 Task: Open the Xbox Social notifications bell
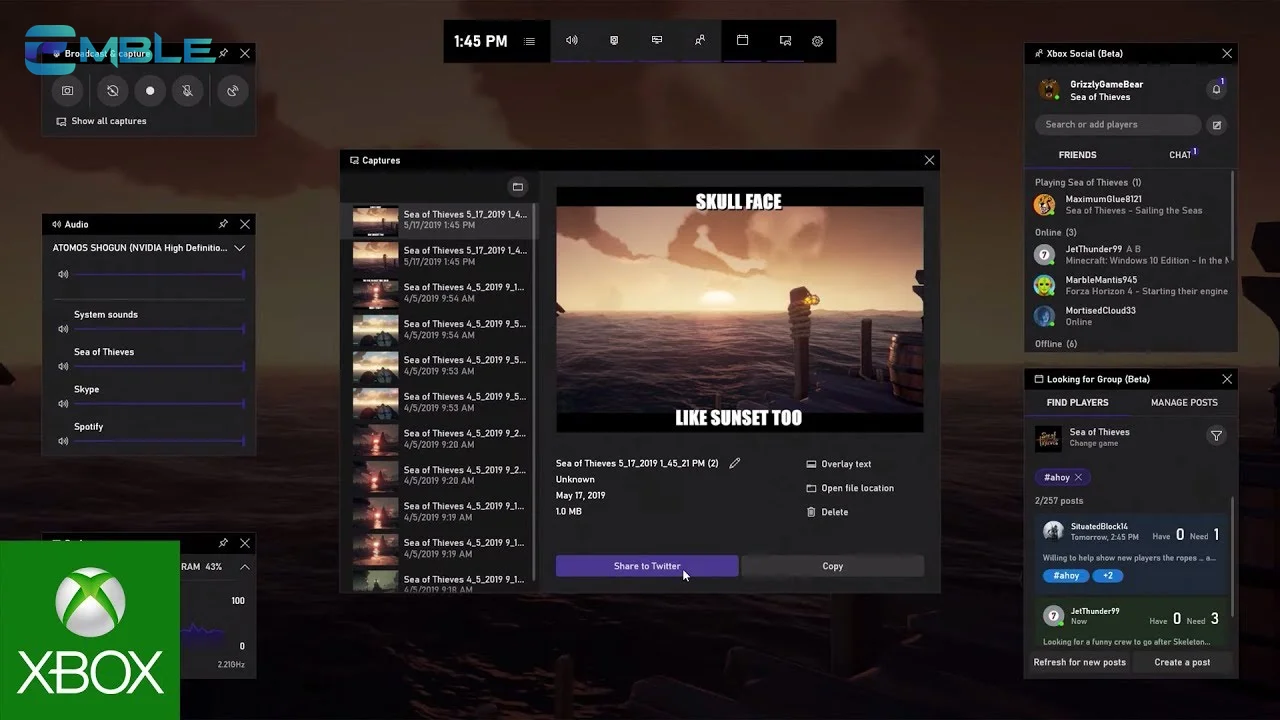(x=1216, y=90)
